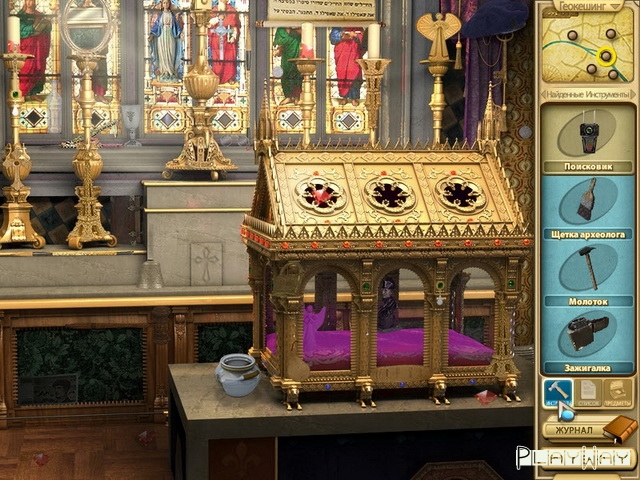Select the Зажигалка lighter tool
This screenshot has width=640, height=480.
coord(587,334)
